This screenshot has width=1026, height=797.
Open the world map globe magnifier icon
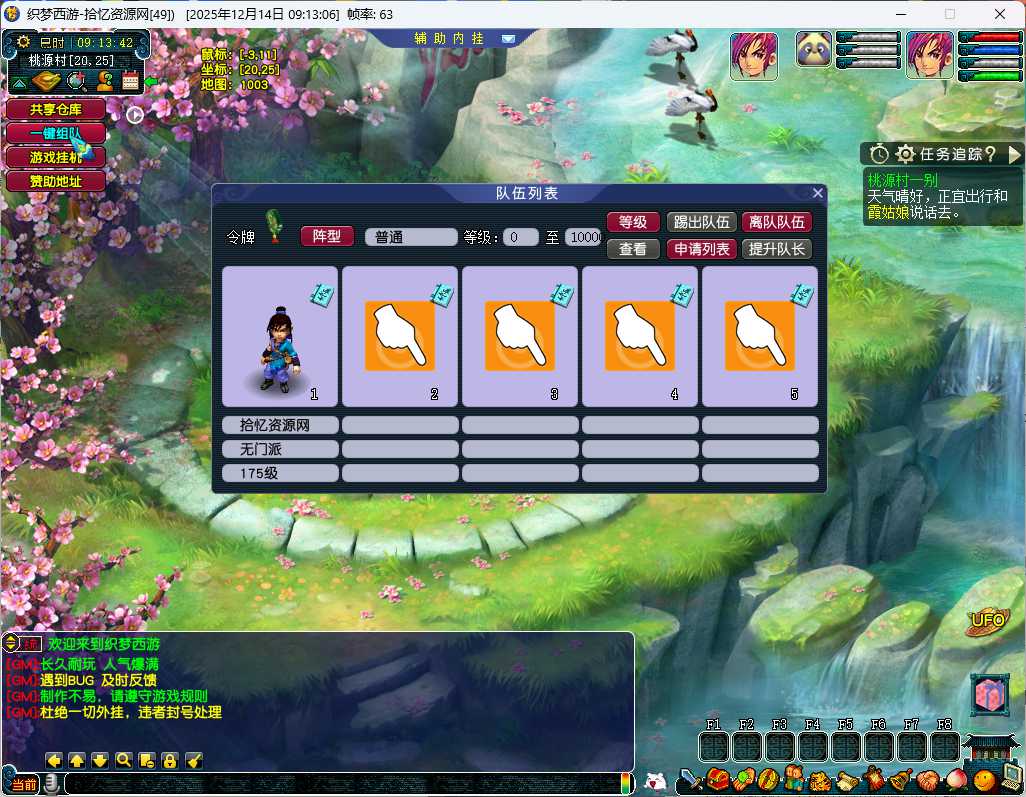pos(75,82)
